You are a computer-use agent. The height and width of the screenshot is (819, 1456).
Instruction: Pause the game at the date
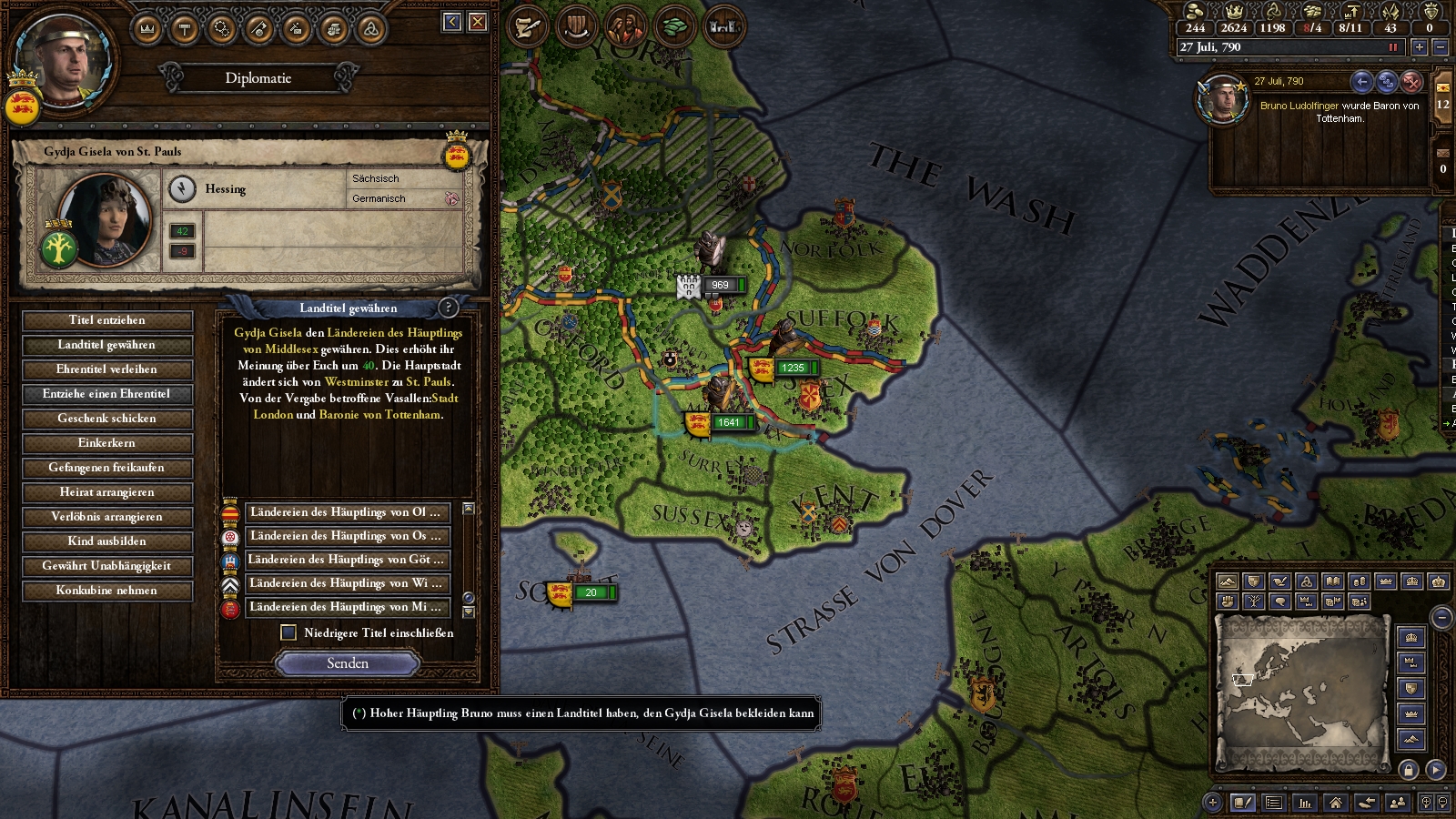pos(1392,47)
